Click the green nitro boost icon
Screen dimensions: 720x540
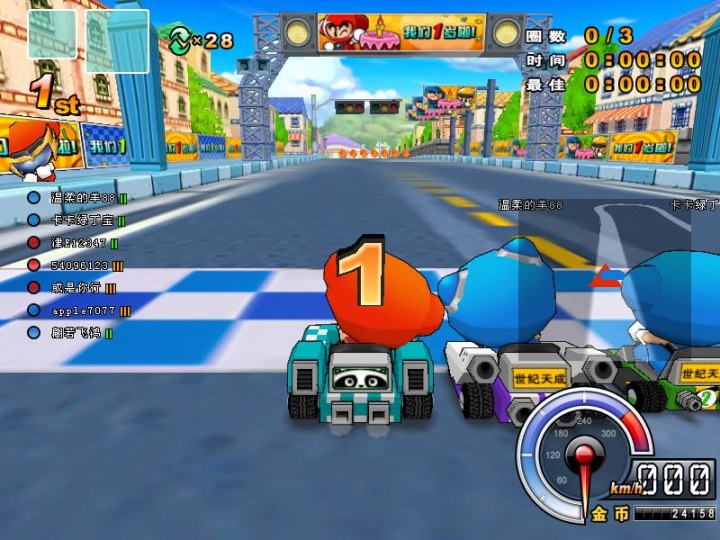pos(180,40)
